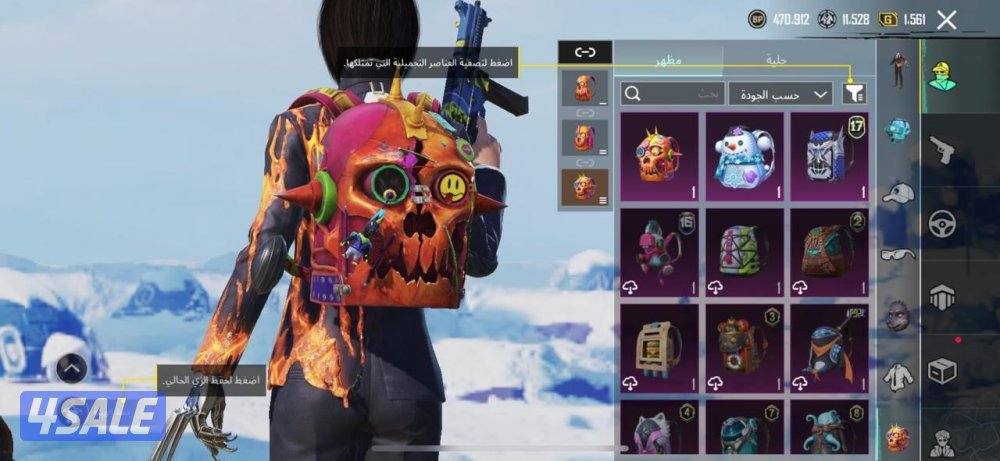Close the inventory screen with X
1000x461 pixels.
947,19
